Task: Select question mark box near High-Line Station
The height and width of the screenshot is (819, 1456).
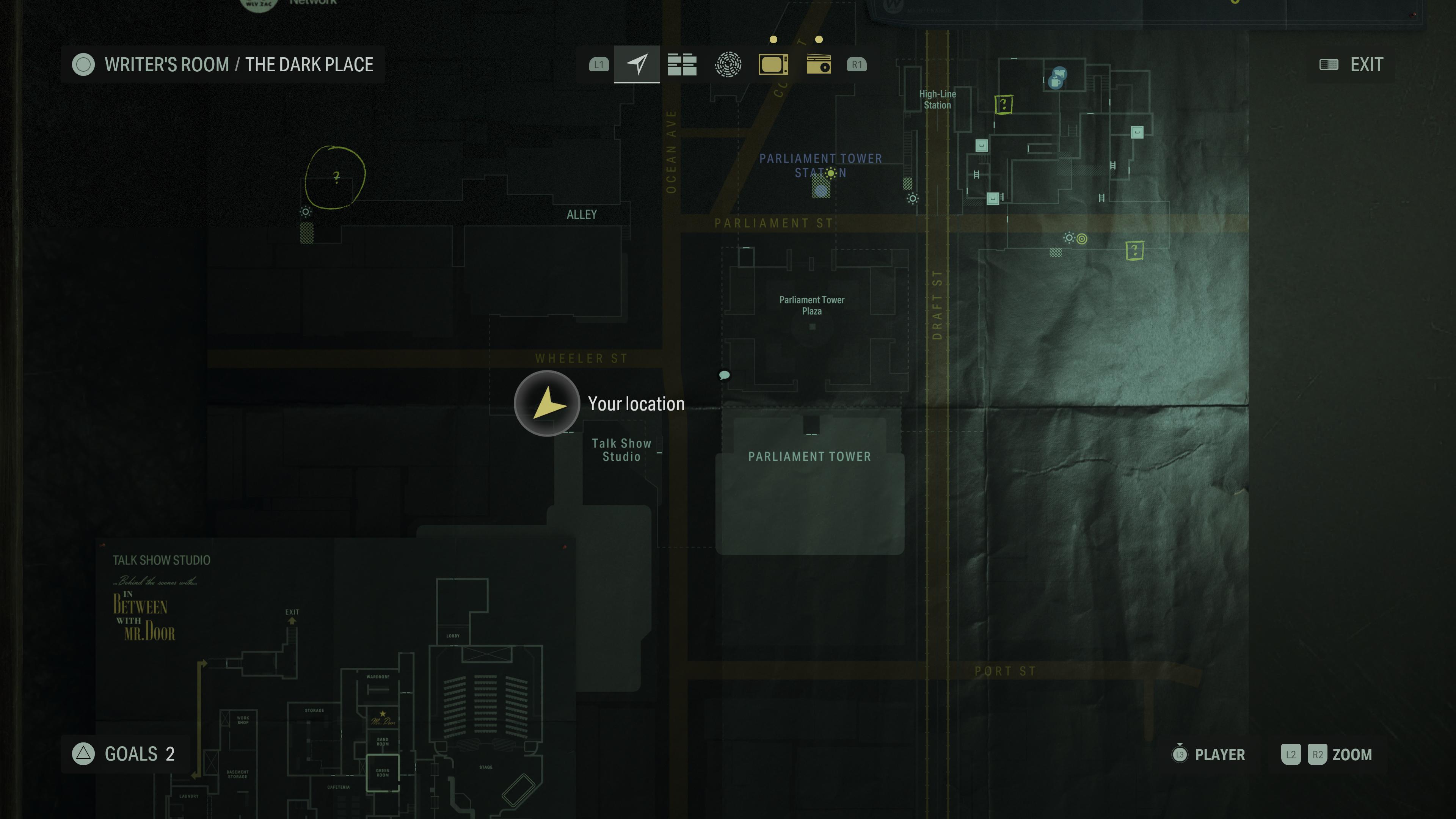Action: click(1003, 105)
